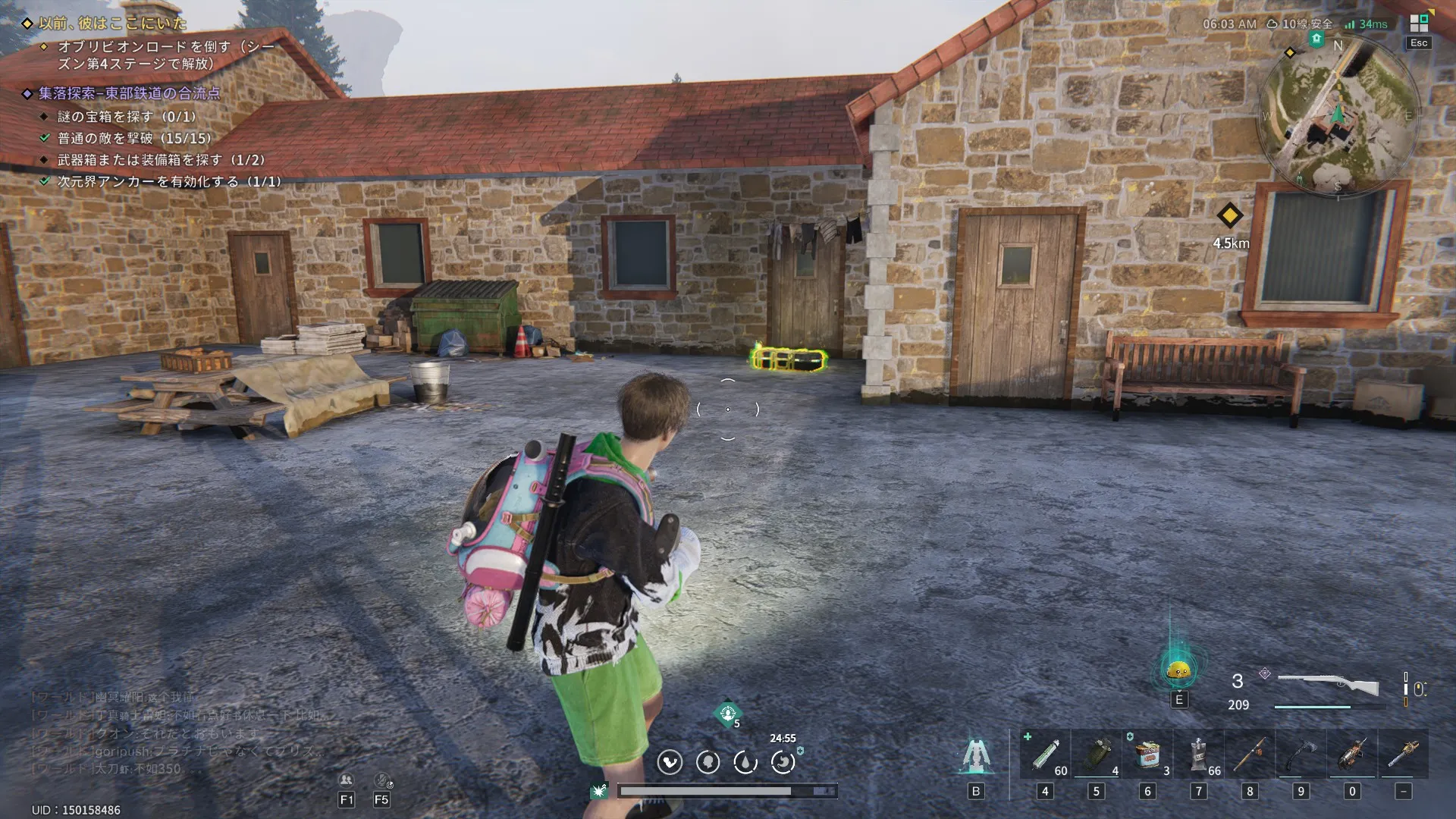
Task: Click the green home marker on minimap
Action: [x=1316, y=39]
